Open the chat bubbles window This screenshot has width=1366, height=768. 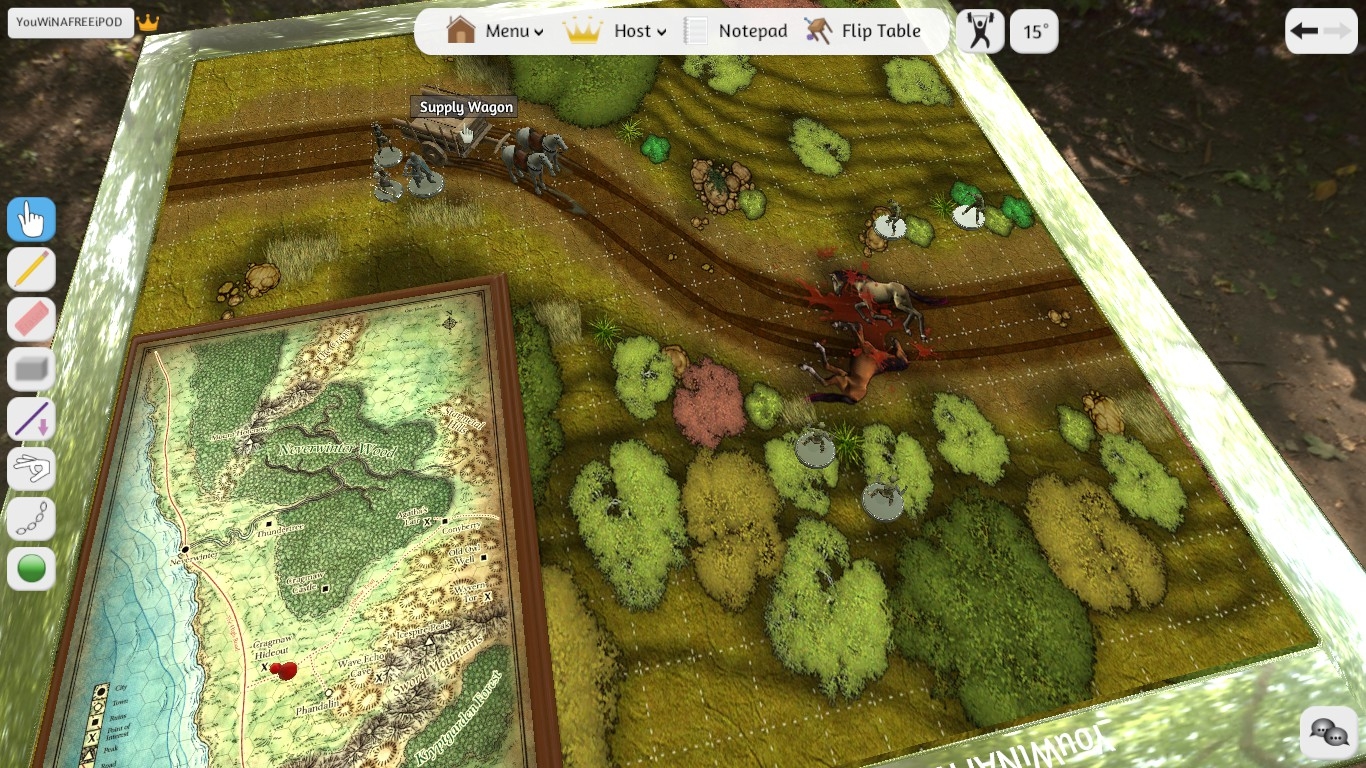pyautogui.click(x=1329, y=732)
